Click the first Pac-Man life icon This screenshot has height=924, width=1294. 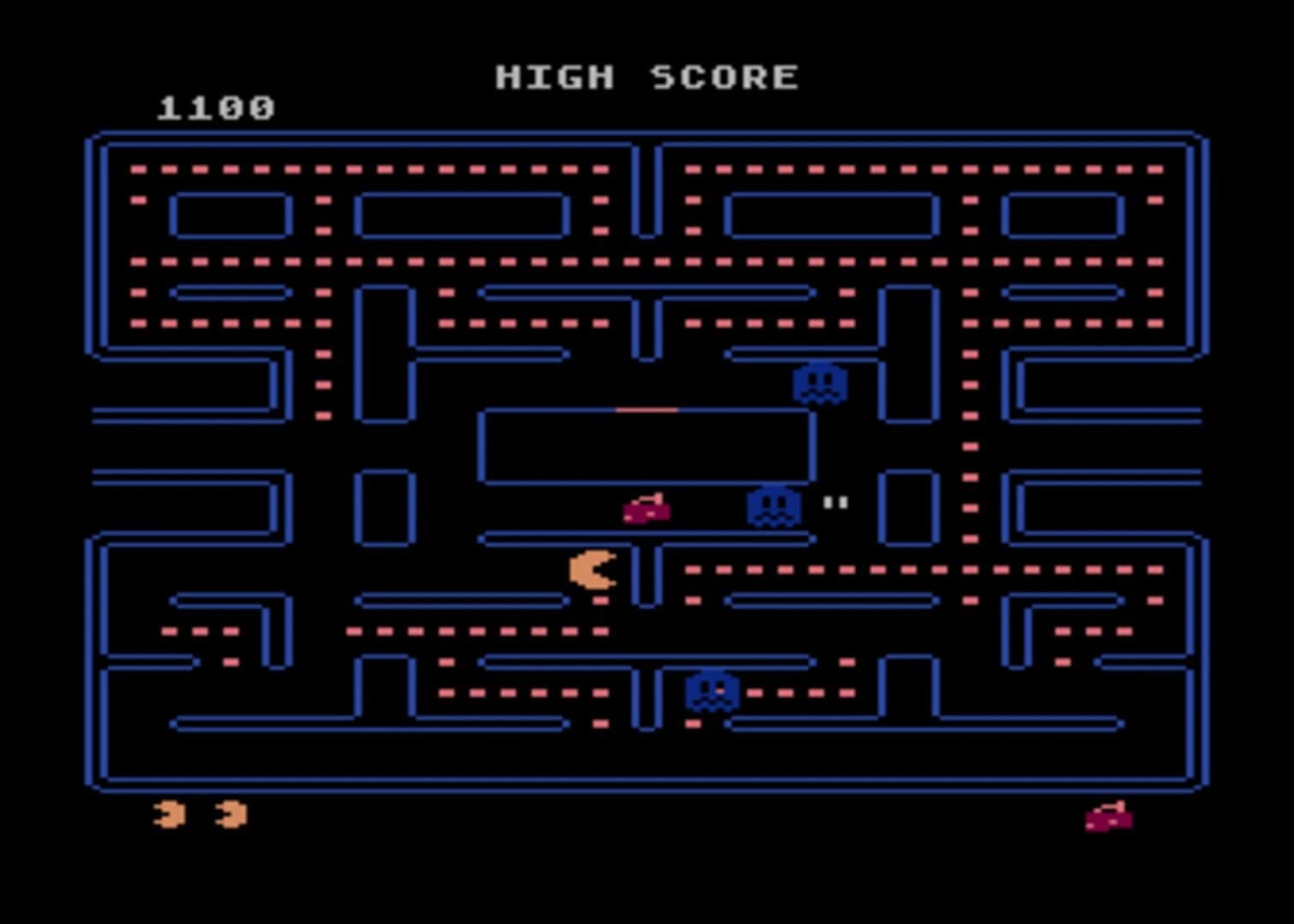[169, 815]
